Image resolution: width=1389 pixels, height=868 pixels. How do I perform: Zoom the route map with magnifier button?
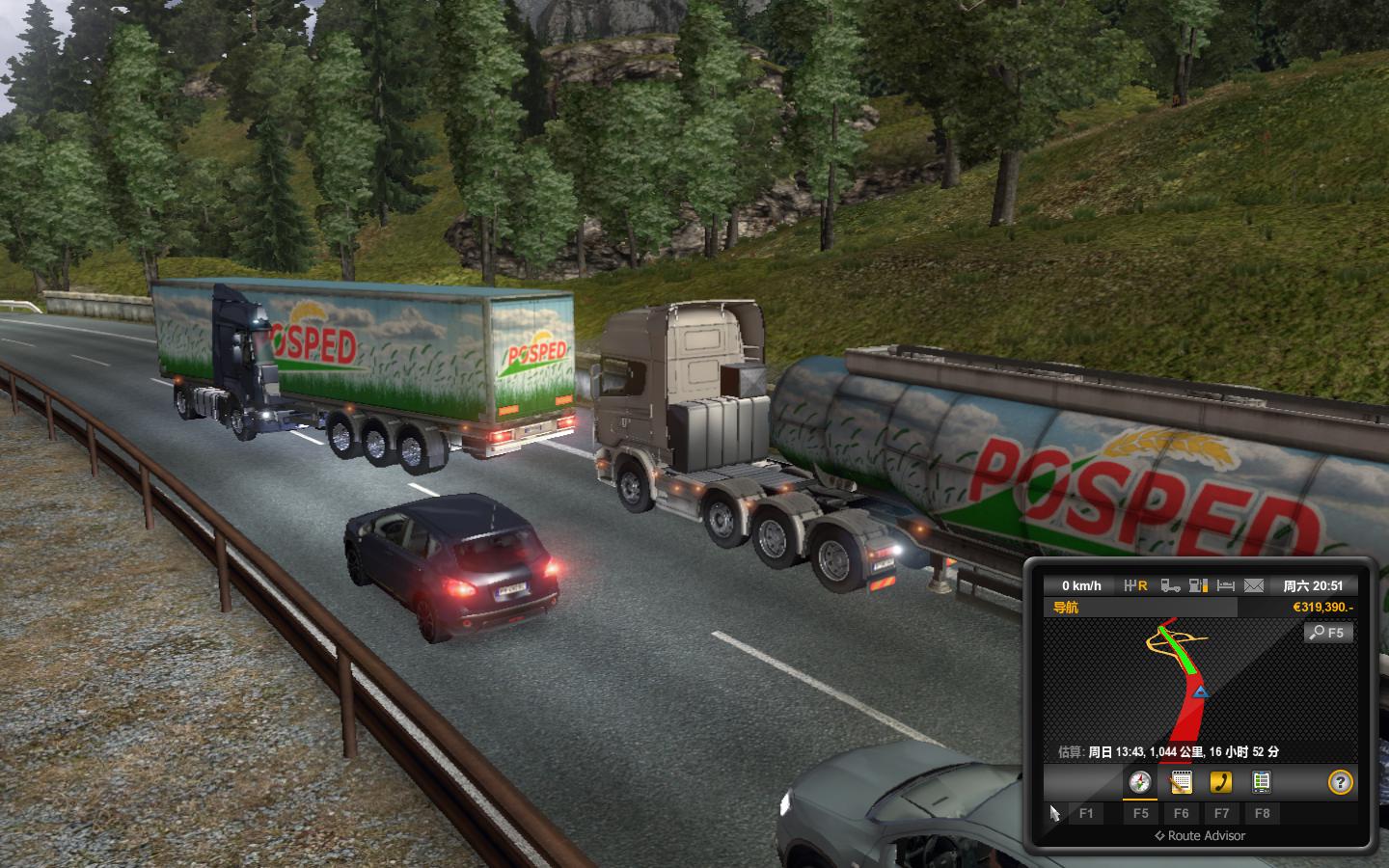[1328, 633]
